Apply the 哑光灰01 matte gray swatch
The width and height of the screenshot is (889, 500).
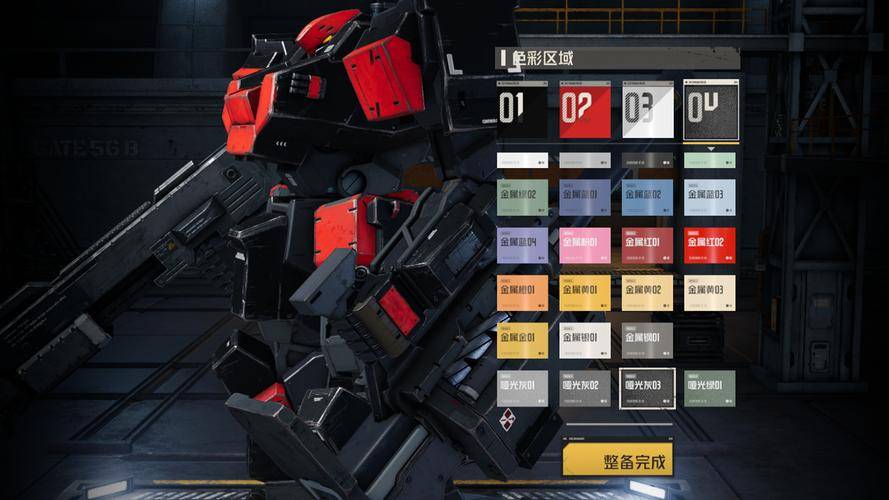click(x=522, y=388)
